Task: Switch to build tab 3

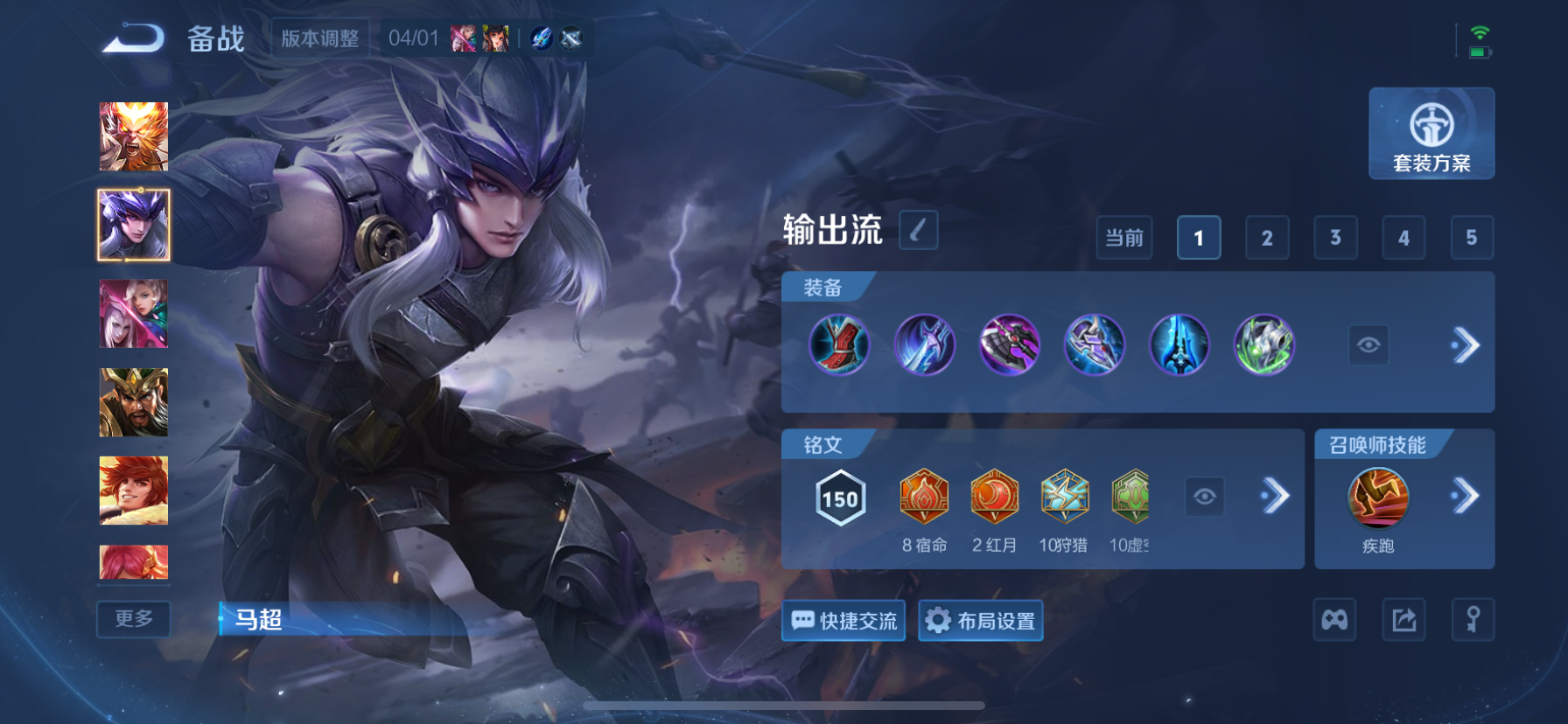Action: point(1335,237)
